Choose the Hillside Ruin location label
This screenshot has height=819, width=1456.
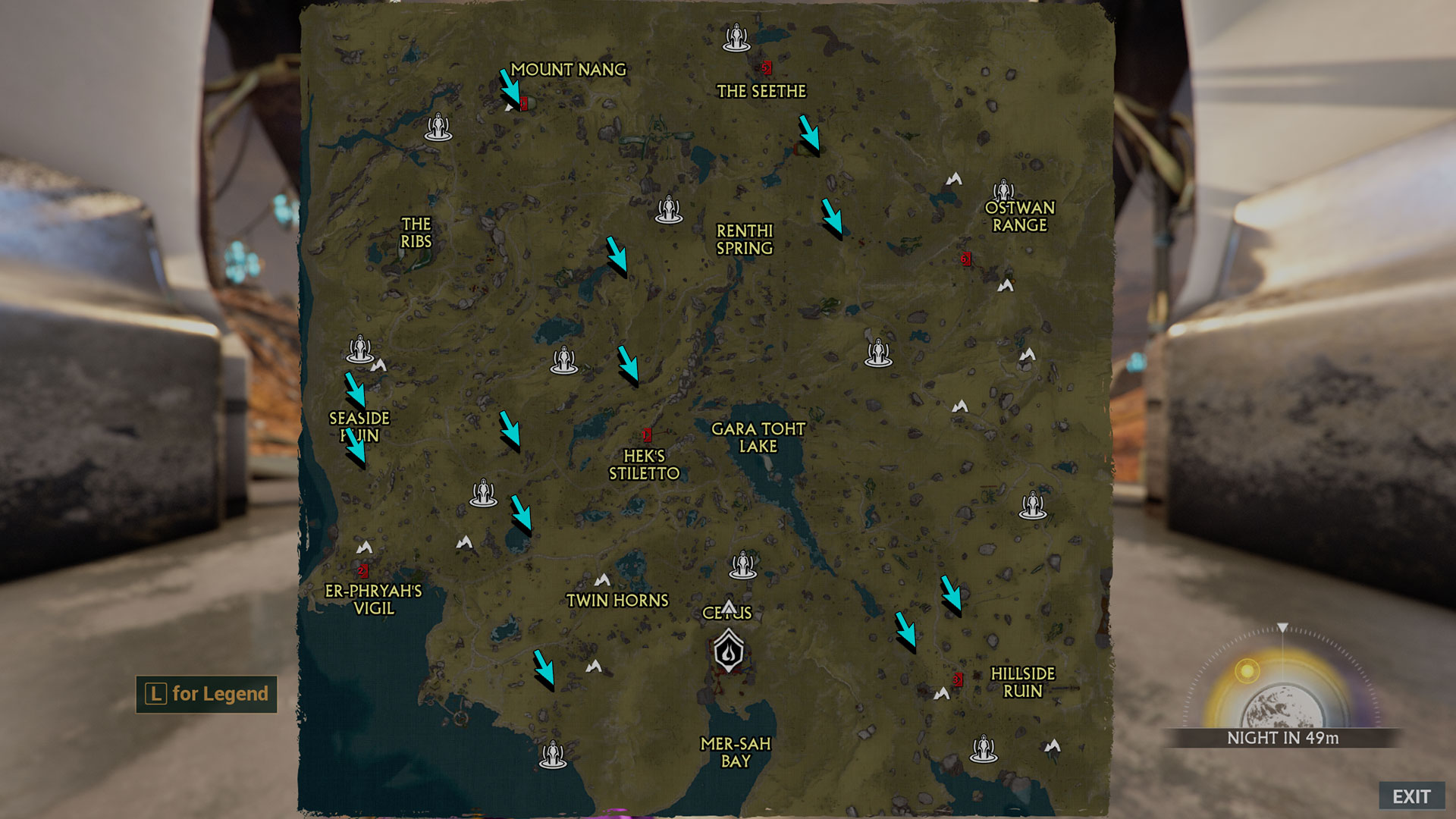1022,682
